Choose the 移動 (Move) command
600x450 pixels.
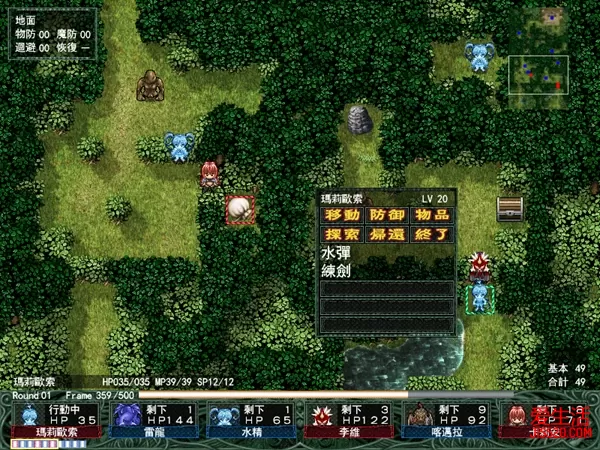342,215
